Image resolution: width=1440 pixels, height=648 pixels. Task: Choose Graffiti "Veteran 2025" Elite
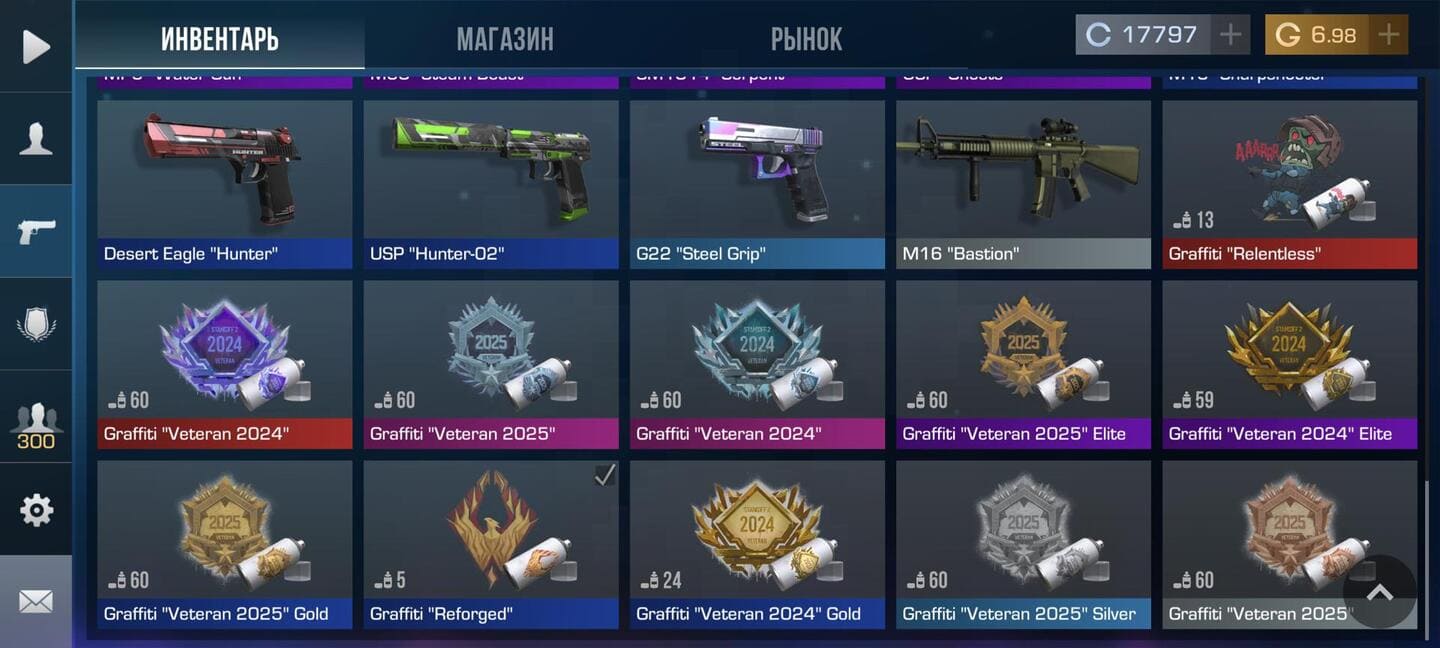[x=1023, y=364]
